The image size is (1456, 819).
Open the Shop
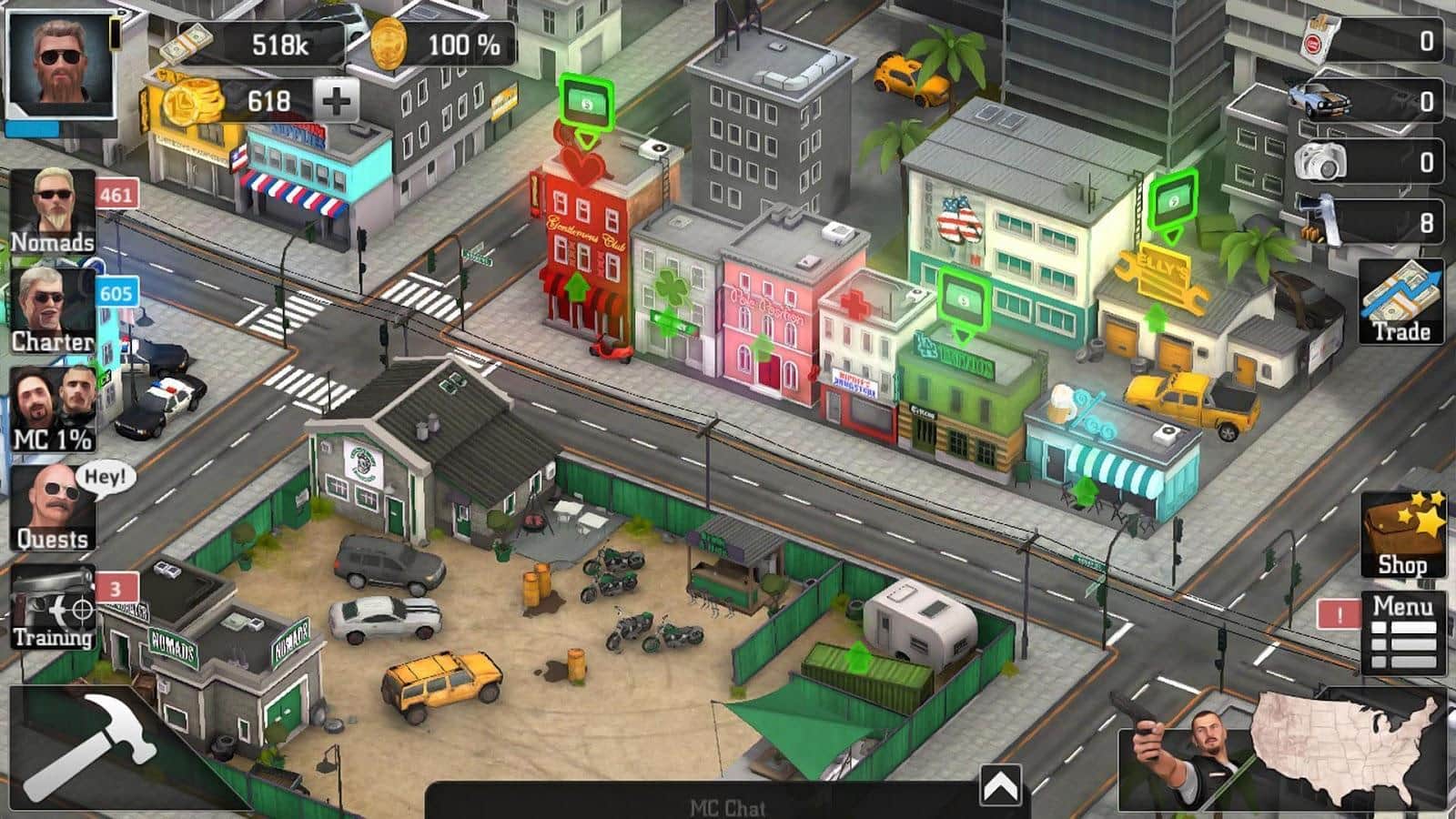[1401, 535]
